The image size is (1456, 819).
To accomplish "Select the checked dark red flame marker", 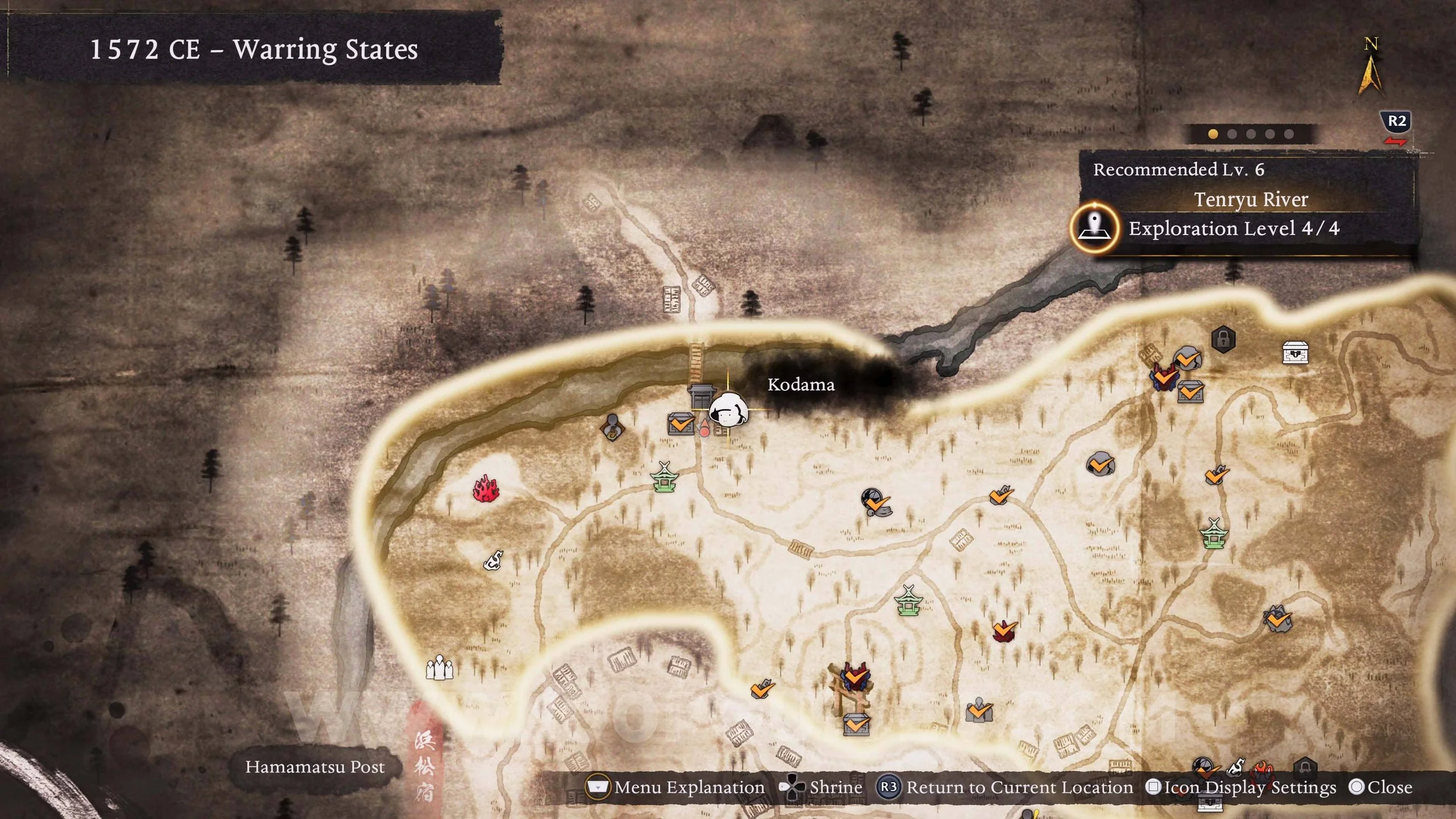I will click(x=1004, y=630).
